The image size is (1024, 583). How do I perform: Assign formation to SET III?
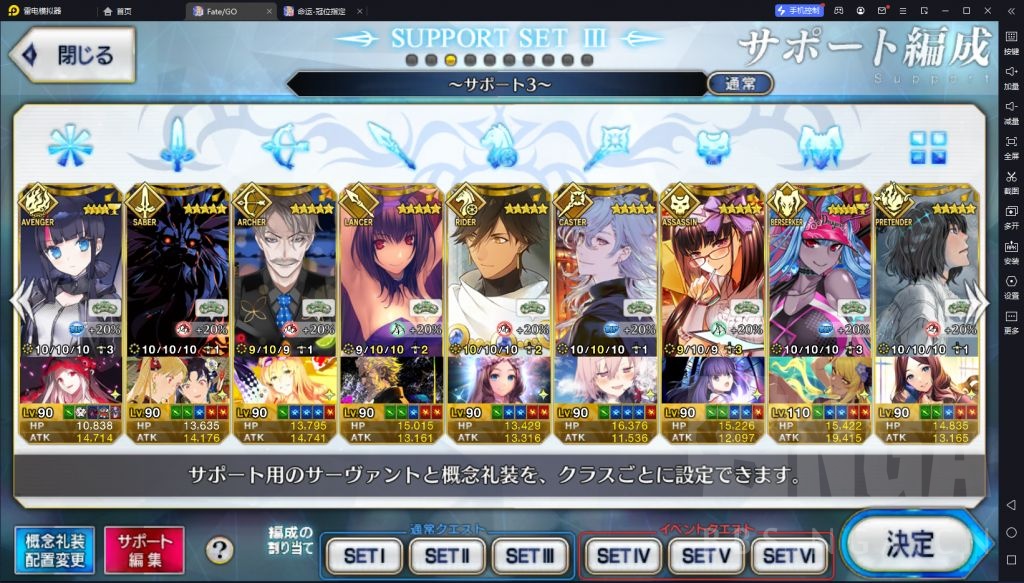529,555
